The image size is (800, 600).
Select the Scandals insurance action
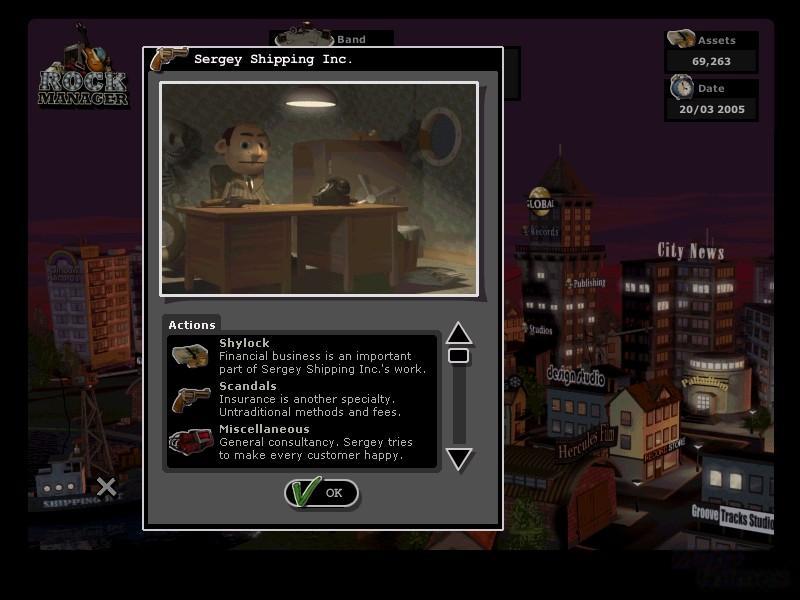click(301, 399)
